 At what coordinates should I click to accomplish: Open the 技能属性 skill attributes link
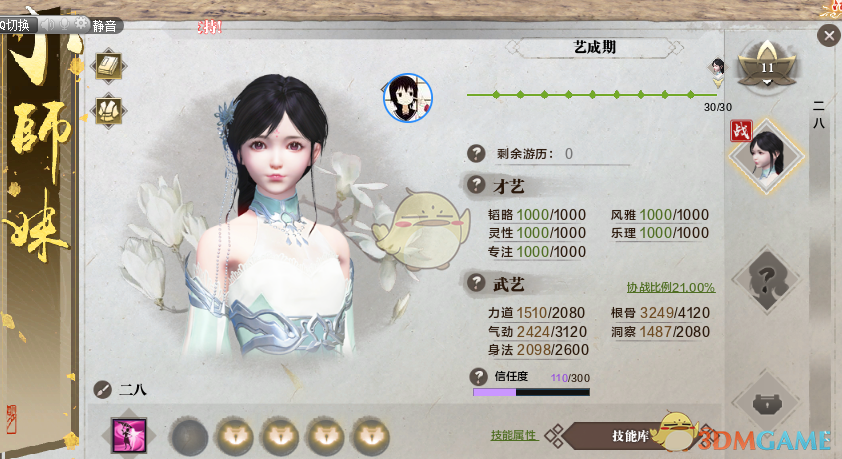pyautogui.click(x=514, y=435)
